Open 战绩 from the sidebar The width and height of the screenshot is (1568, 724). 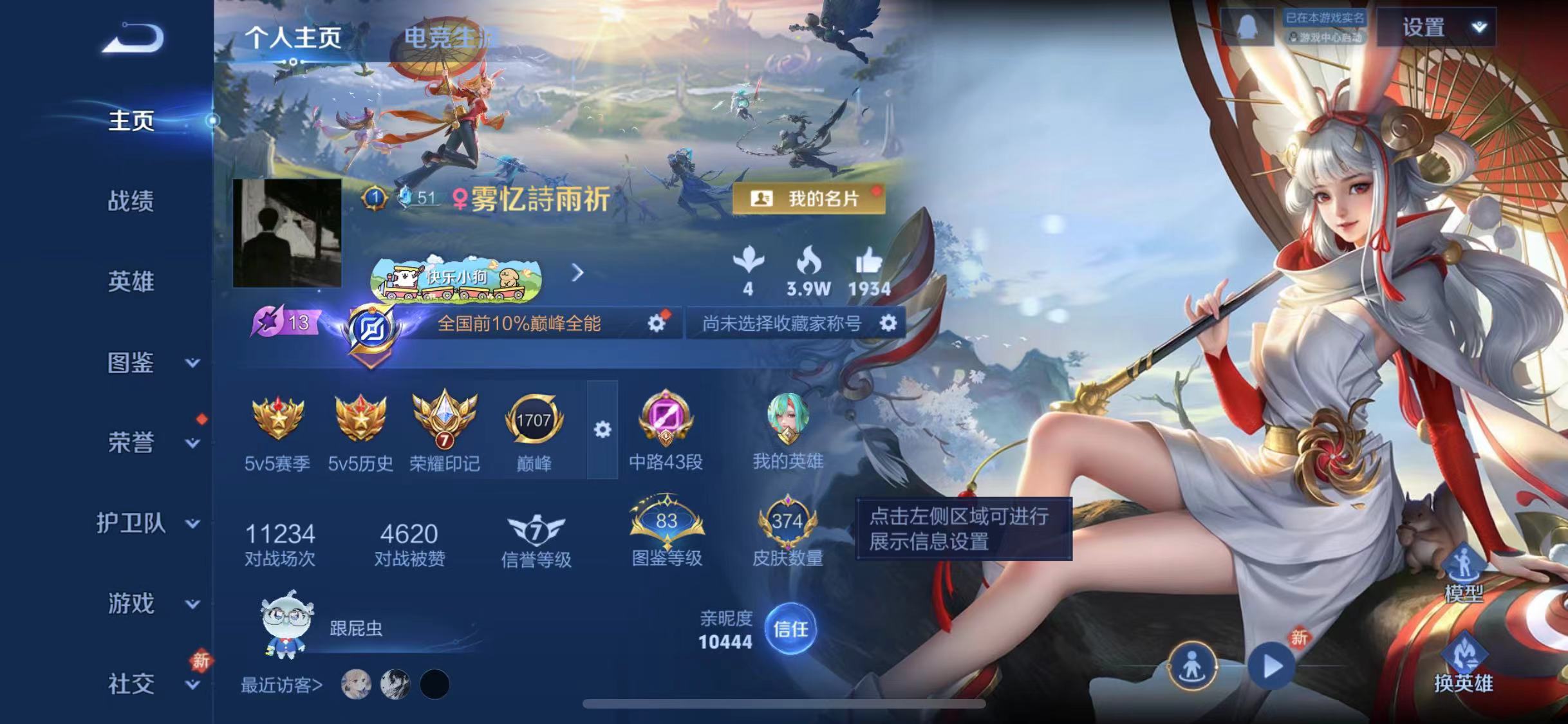click(x=131, y=201)
